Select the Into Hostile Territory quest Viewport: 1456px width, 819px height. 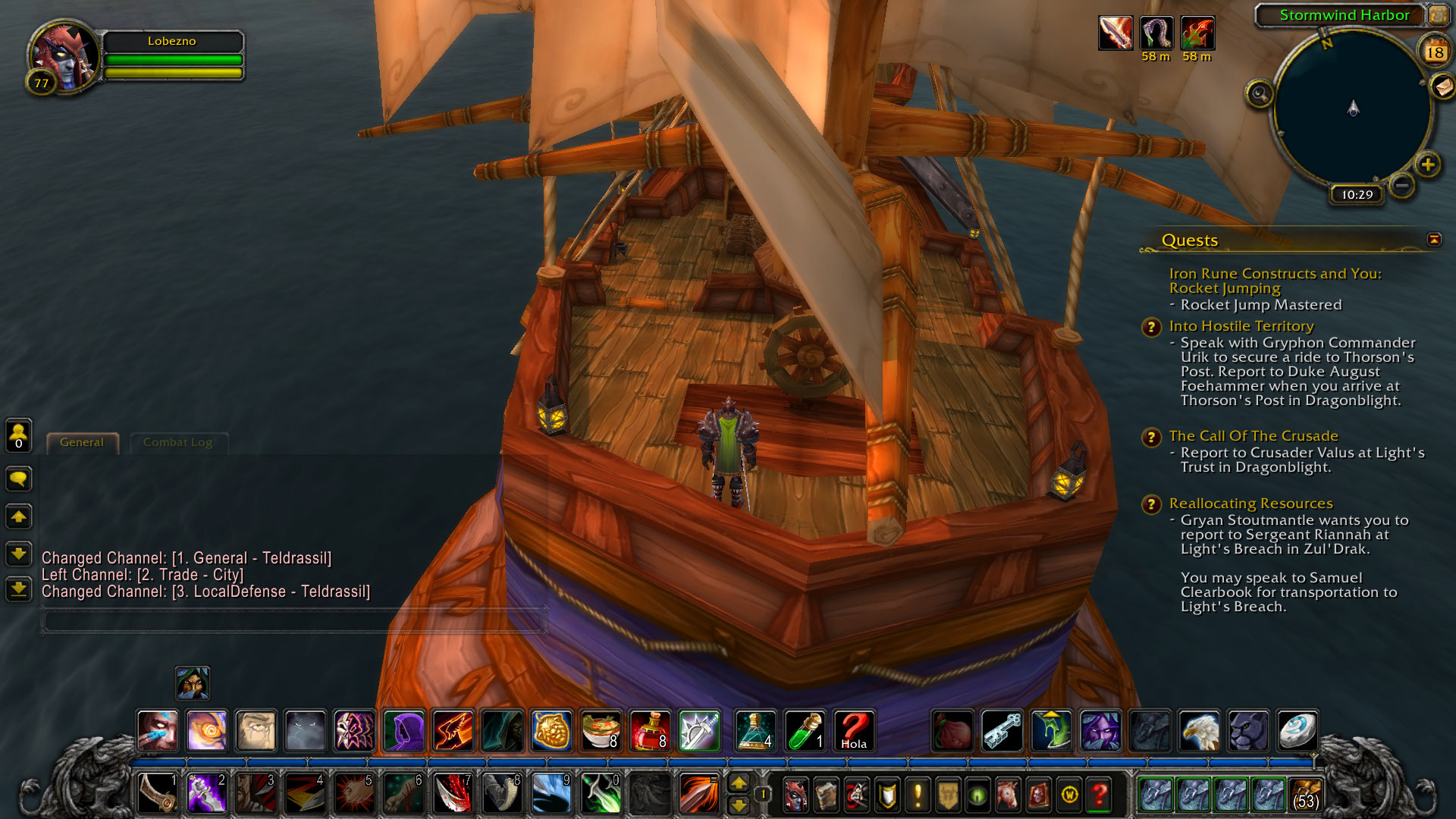pos(1241,326)
